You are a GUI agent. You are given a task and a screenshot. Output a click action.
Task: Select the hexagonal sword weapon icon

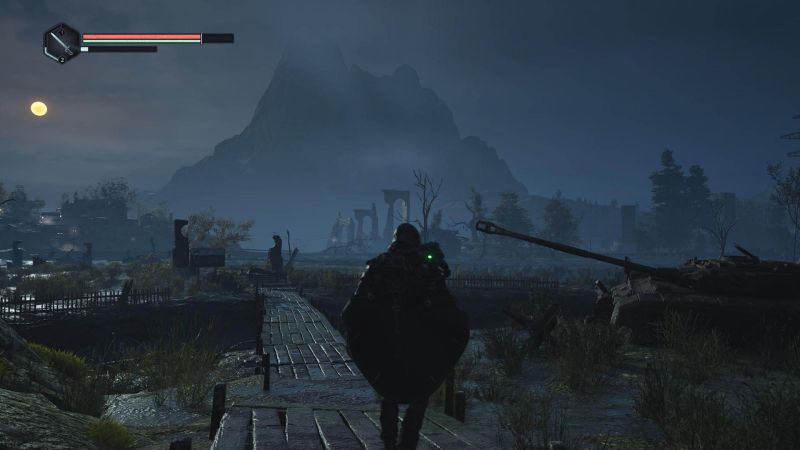pos(61,42)
